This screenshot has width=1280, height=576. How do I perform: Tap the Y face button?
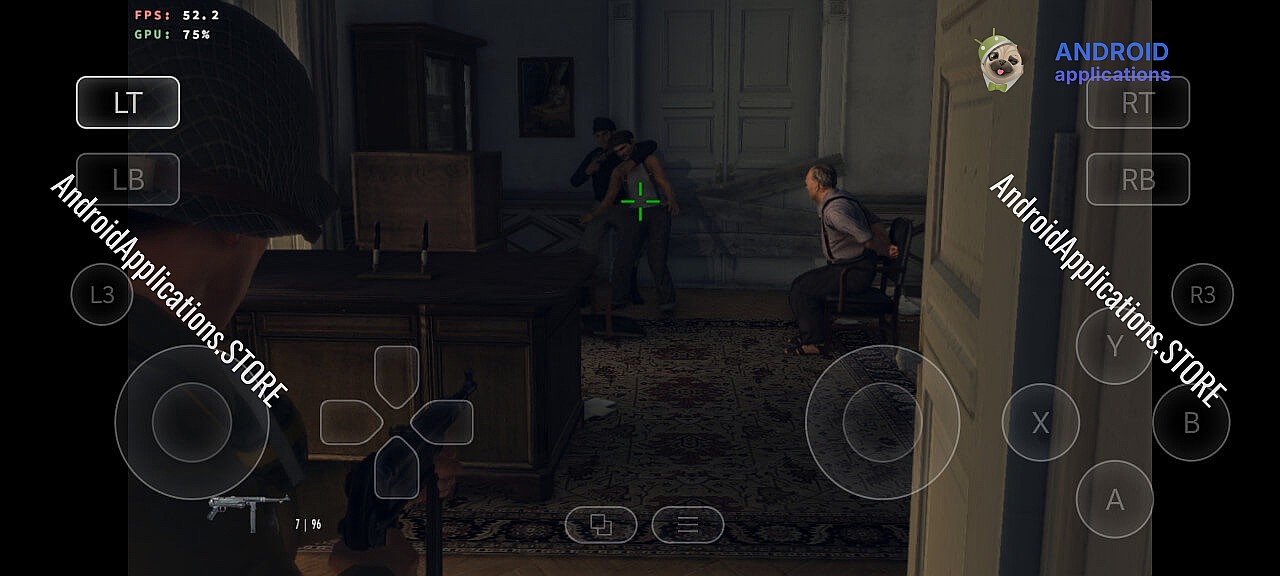(1114, 346)
